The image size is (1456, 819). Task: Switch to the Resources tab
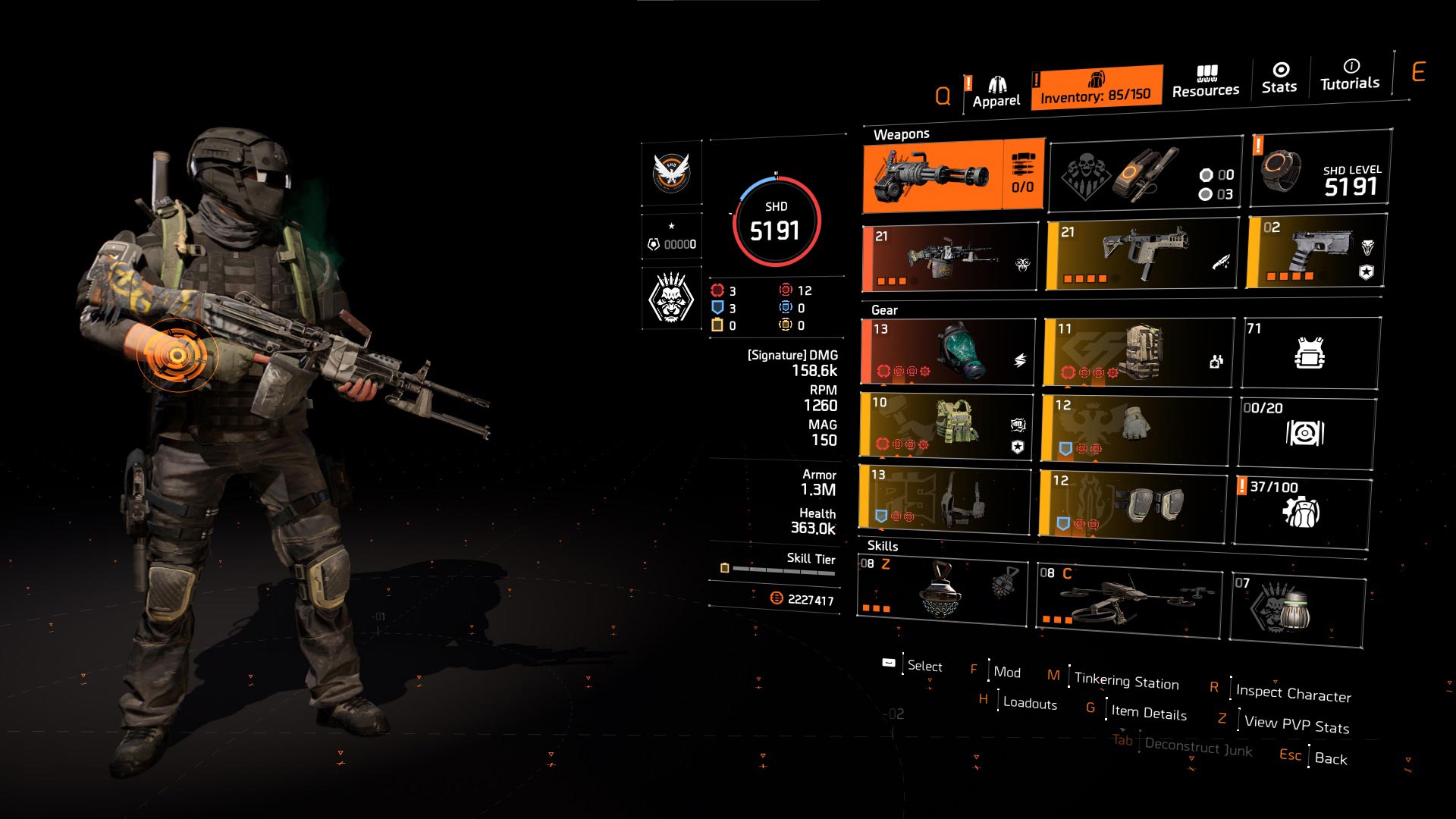(x=1205, y=82)
